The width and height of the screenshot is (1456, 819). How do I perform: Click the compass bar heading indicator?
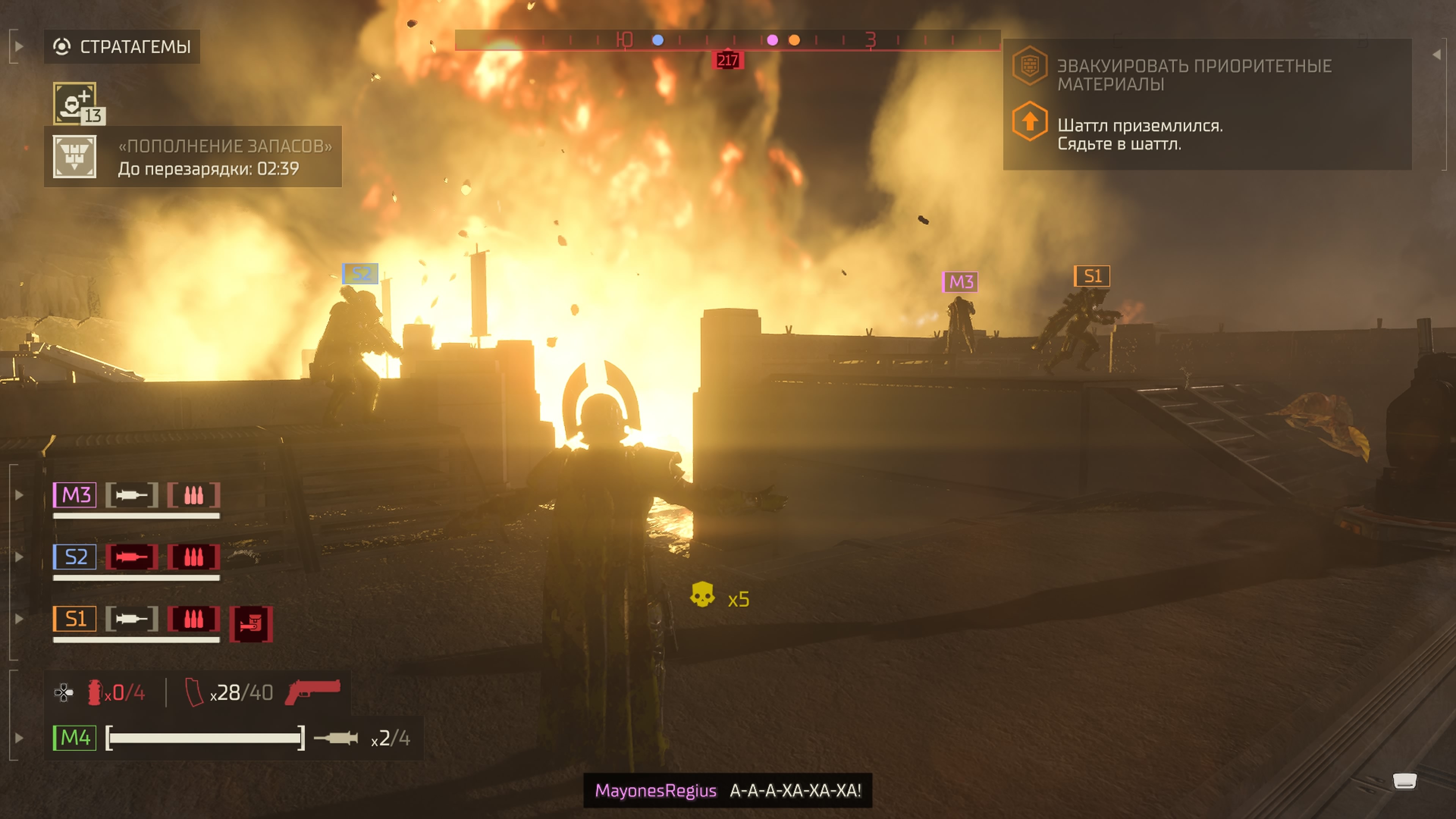(x=728, y=60)
